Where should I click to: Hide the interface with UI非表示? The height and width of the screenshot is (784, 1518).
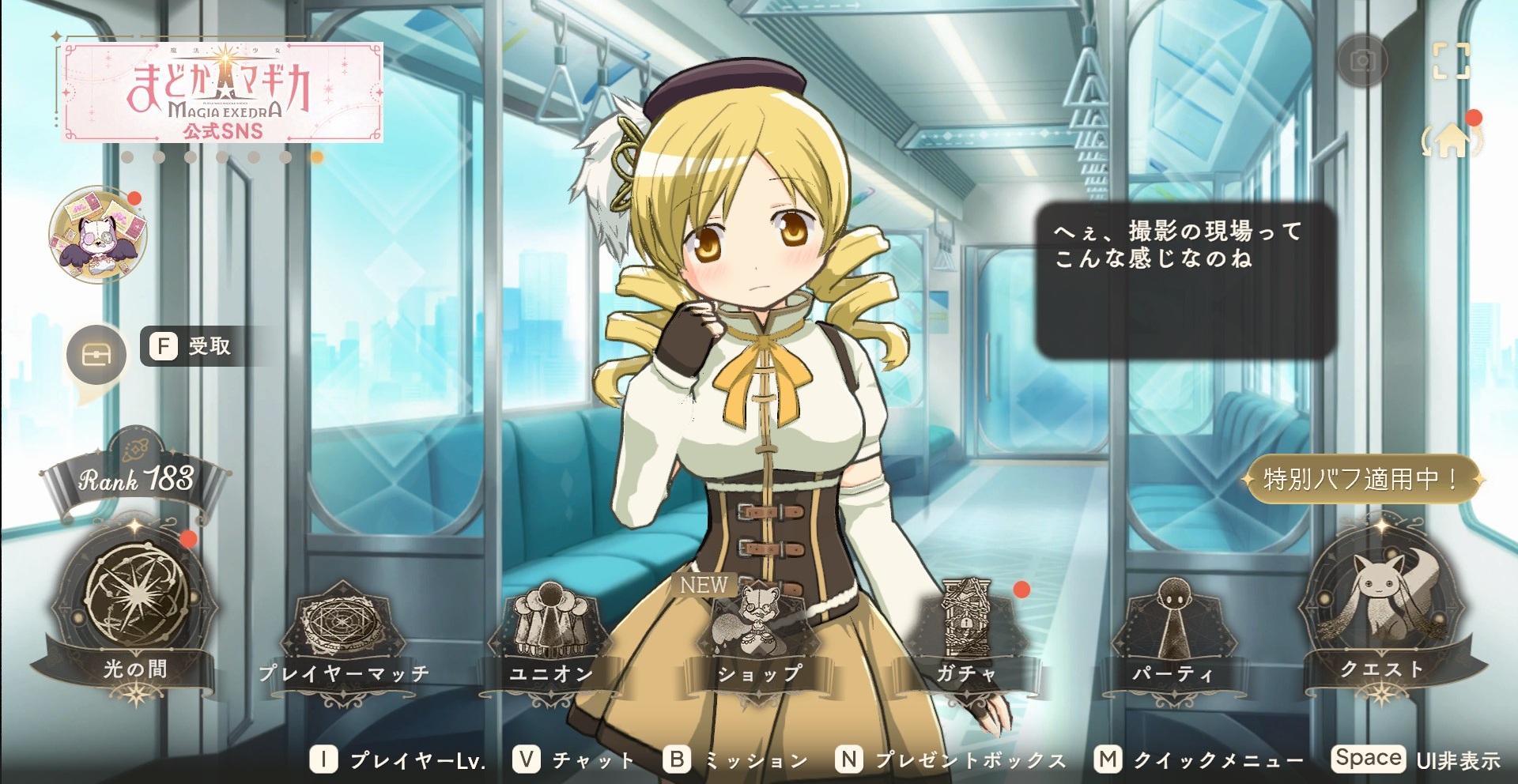pyautogui.click(x=1417, y=759)
